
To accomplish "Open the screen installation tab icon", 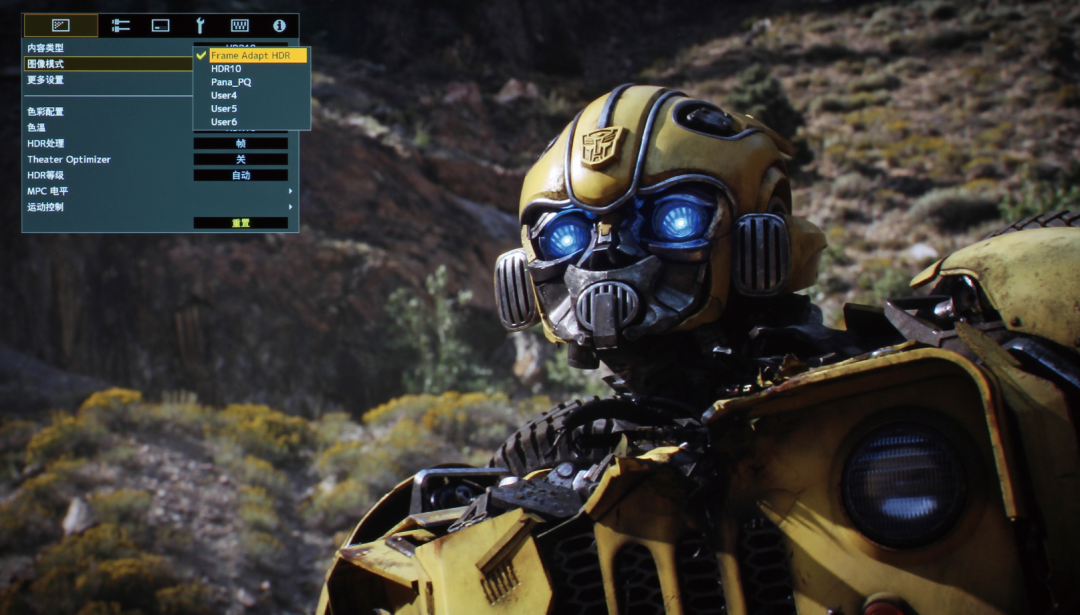I will point(160,25).
